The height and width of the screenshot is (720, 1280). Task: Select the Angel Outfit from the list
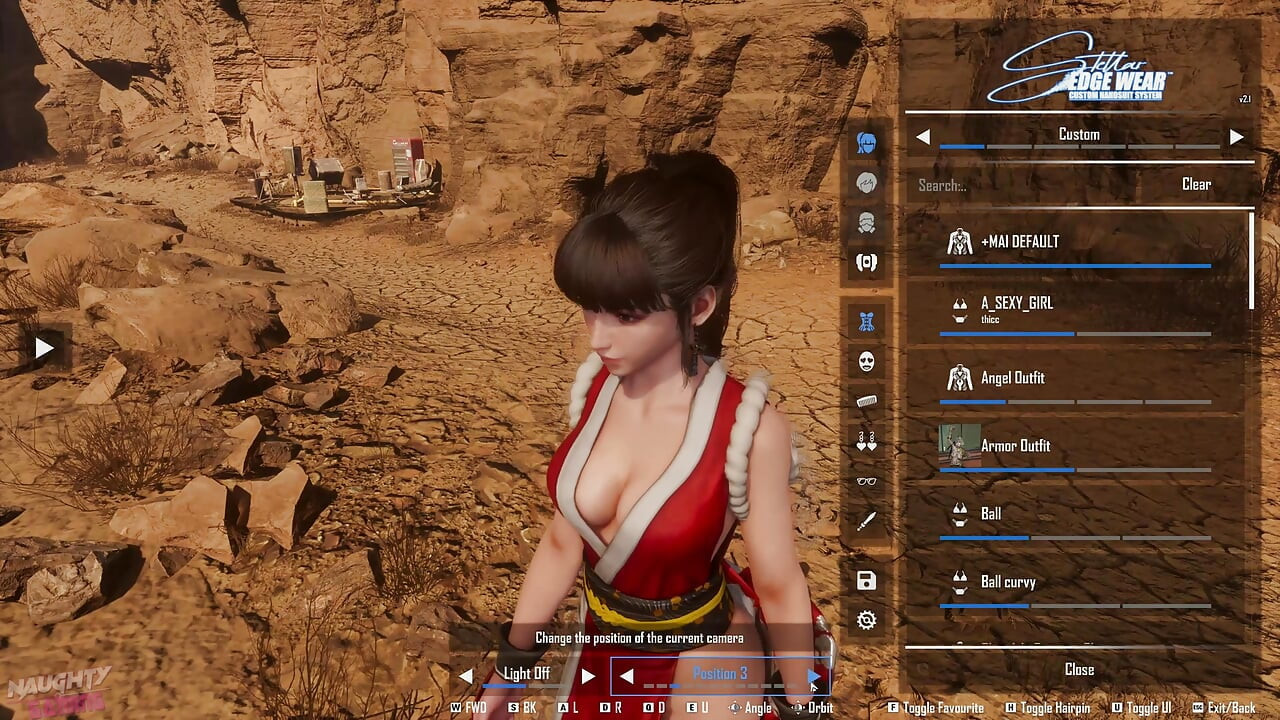pyautogui.click(x=1012, y=378)
